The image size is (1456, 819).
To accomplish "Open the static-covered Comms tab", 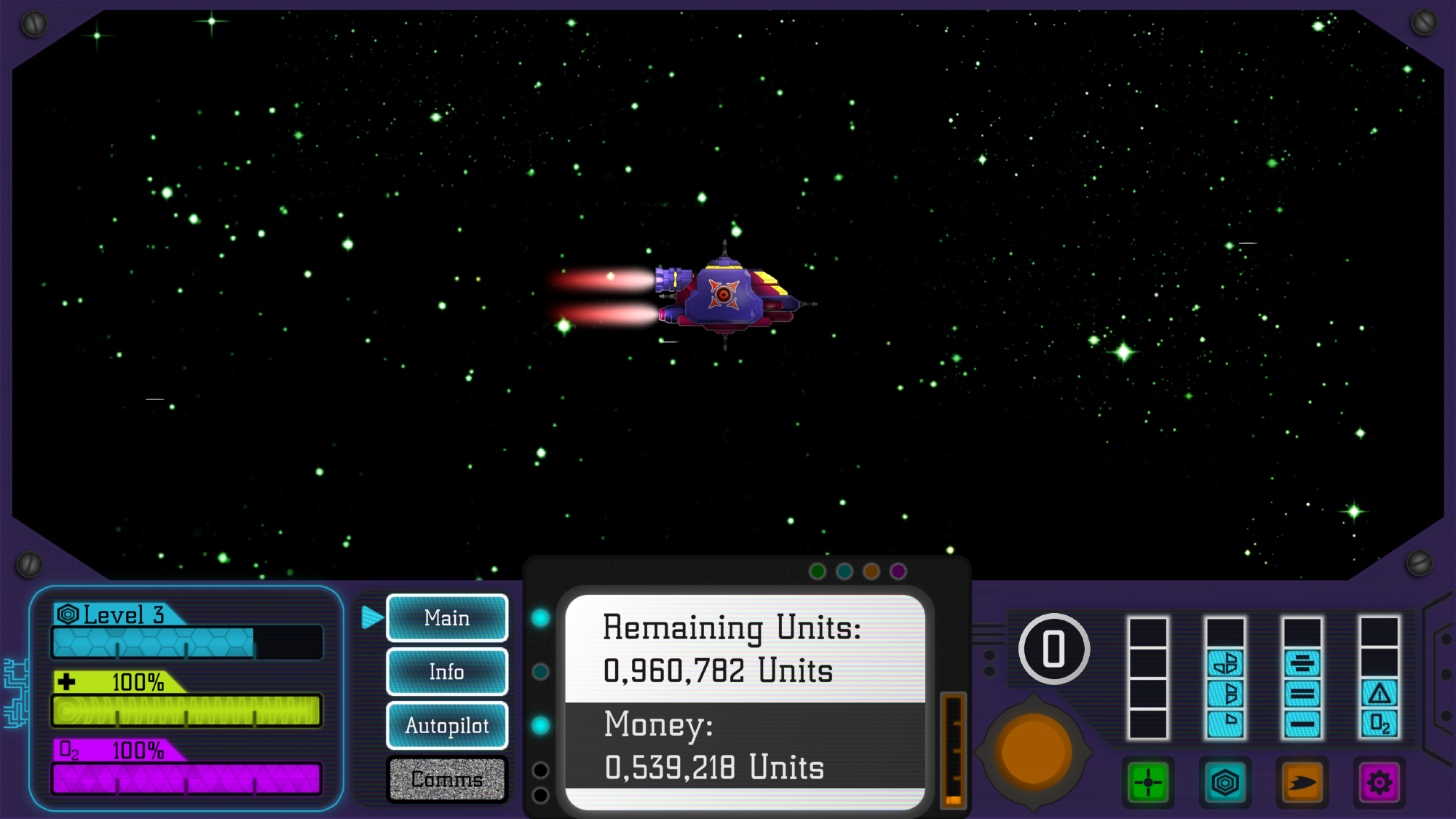I will click(447, 779).
